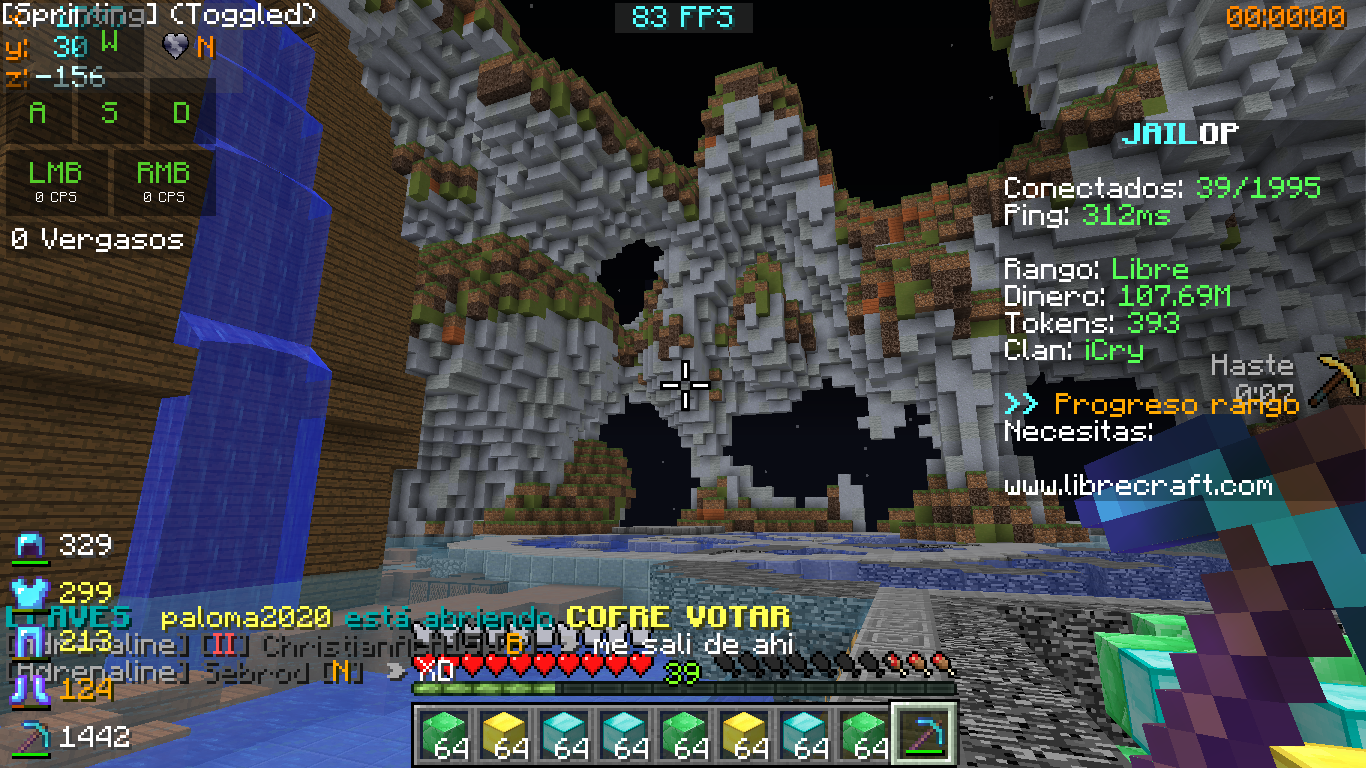This screenshot has height=768, width=1366.
Task: Click the diamond helmet durability icon
Action: point(31,546)
